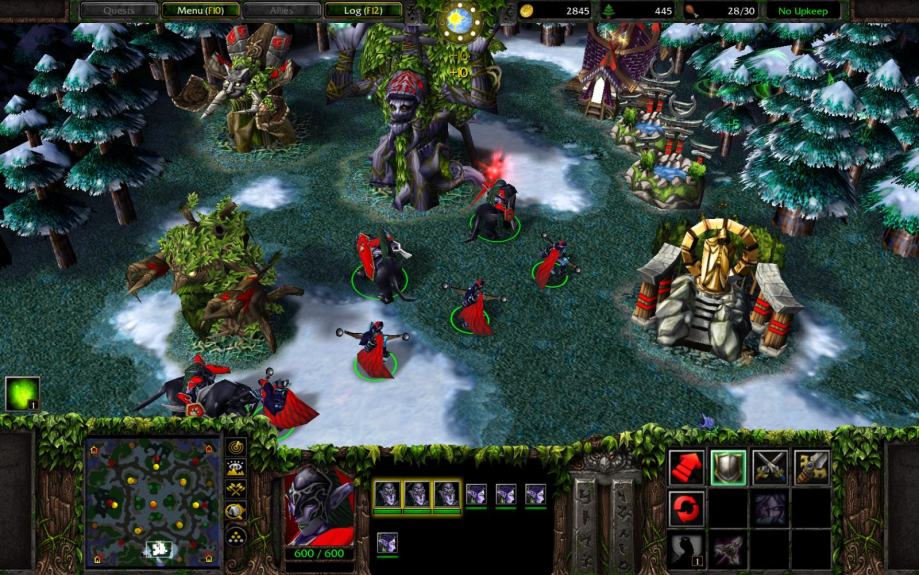The height and width of the screenshot is (575, 919).
Task: Activate the minimap signal ping button
Action: (237, 447)
